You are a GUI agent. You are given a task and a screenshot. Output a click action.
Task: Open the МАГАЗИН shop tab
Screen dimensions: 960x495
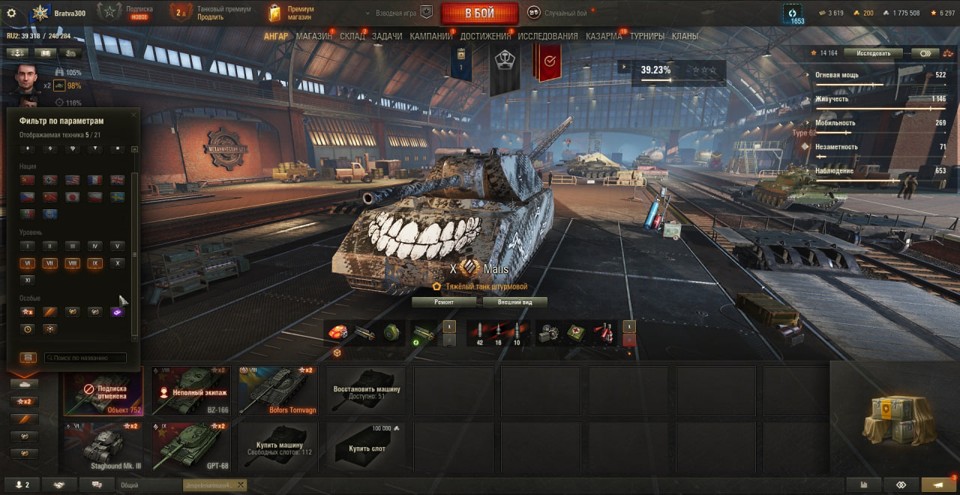pos(314,36)
